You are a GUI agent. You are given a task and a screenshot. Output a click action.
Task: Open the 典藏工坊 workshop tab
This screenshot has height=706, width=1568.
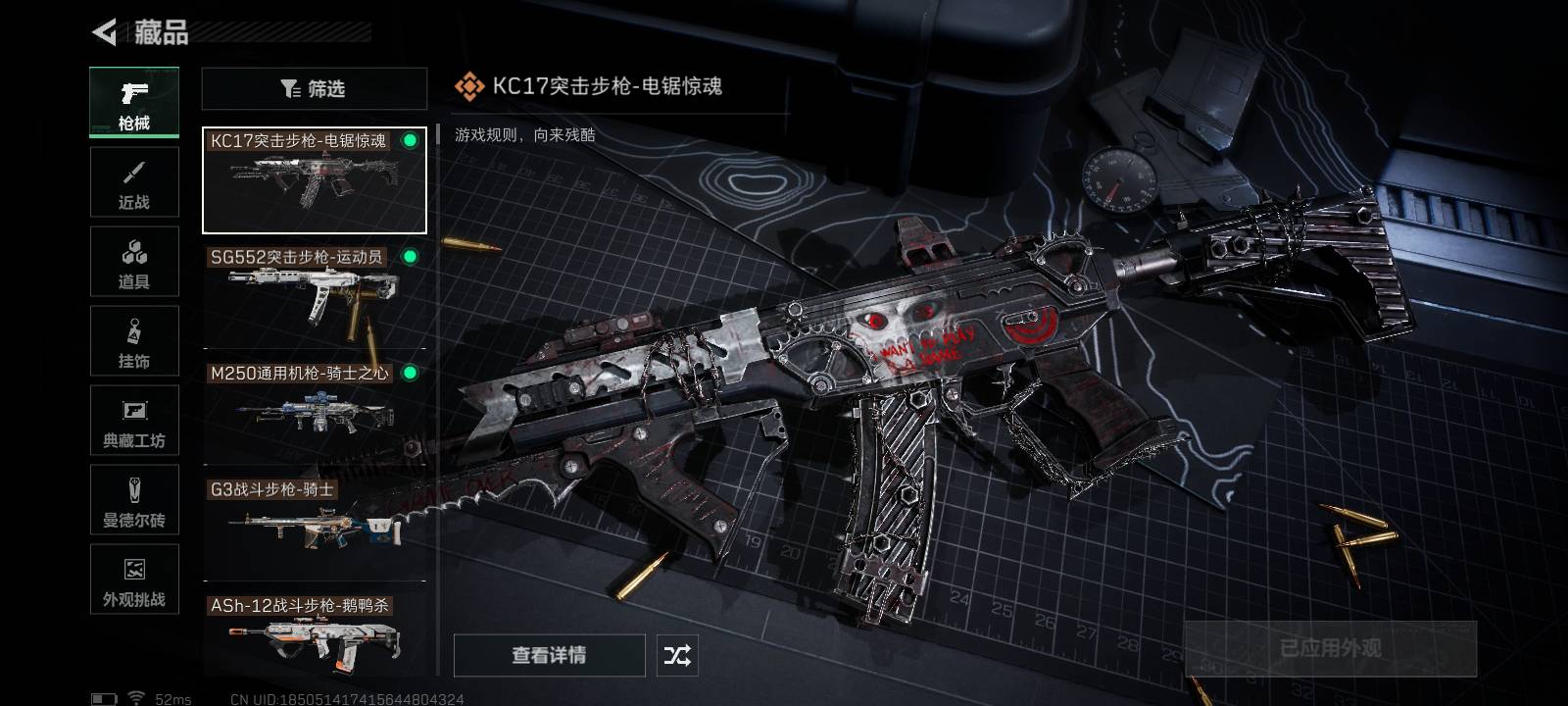[x=134, y=421]
